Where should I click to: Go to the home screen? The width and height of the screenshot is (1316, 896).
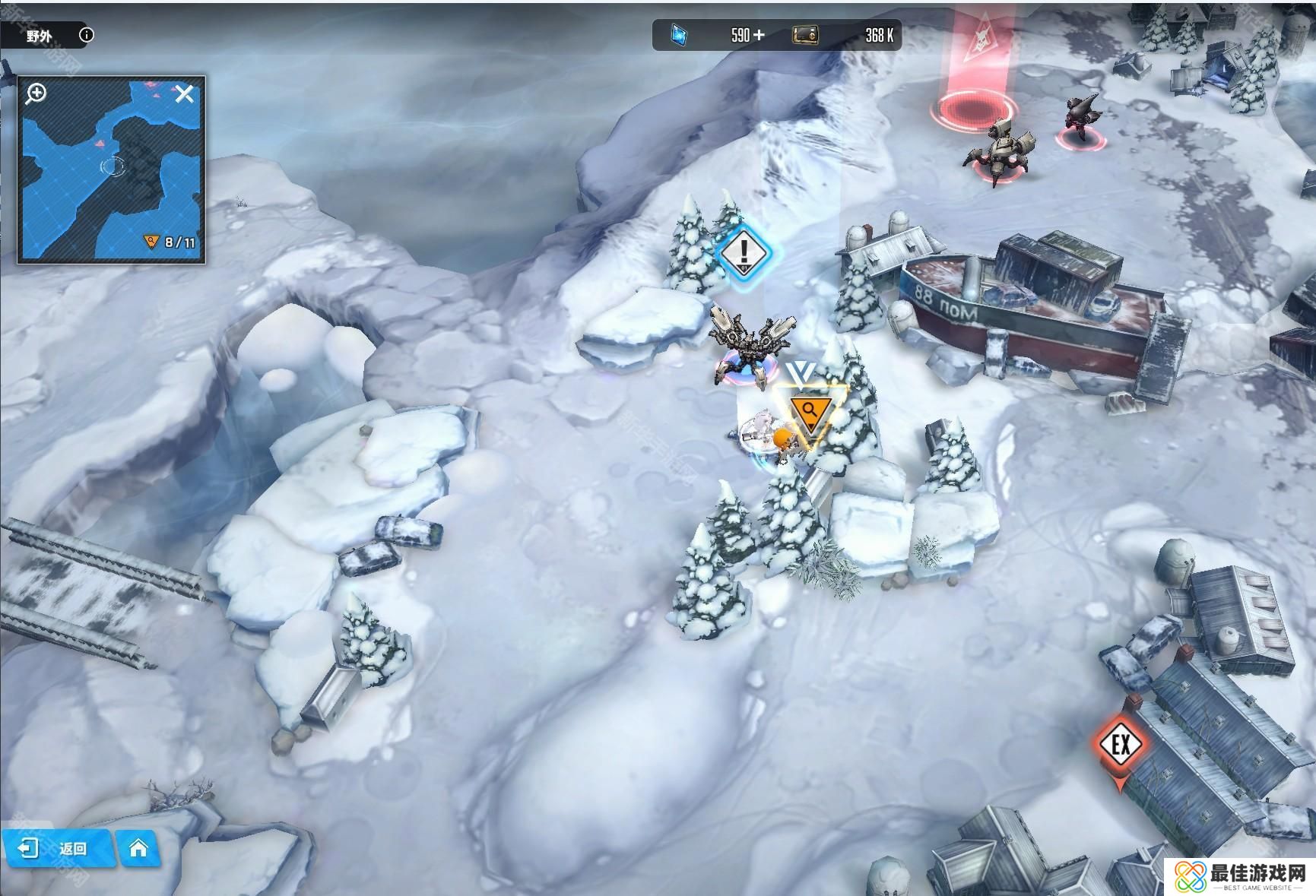pyautogui.click(x=138, y=848)
